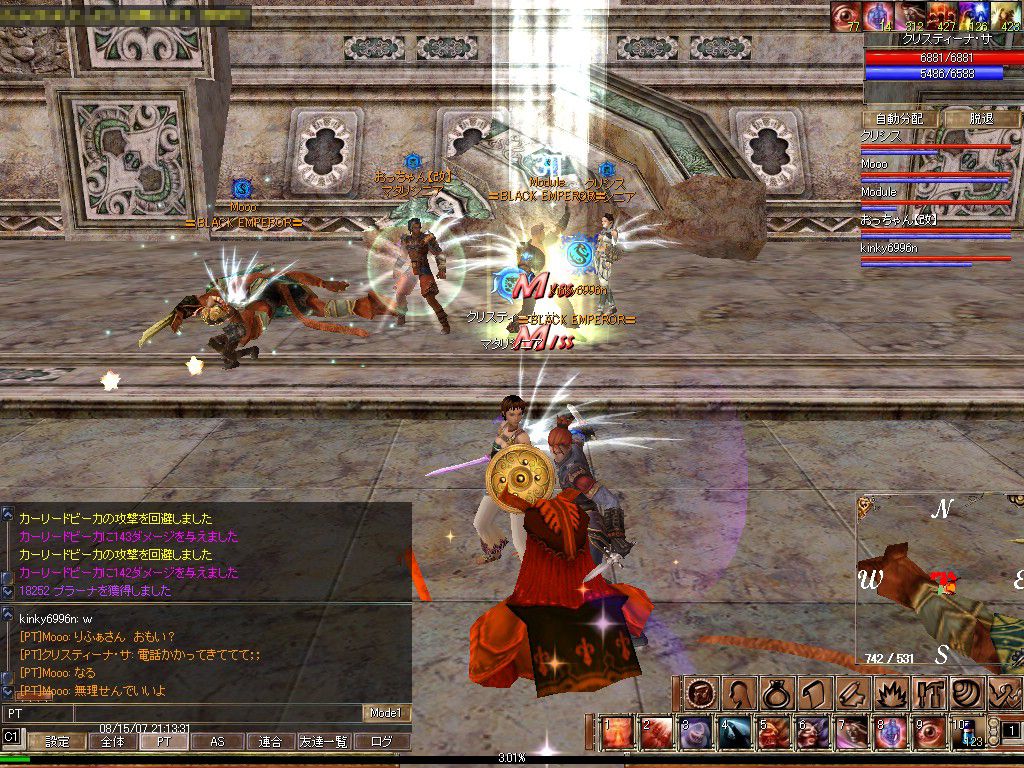Show the ログ chat log
Viewport: 1024px width, 768px height.
382,742
